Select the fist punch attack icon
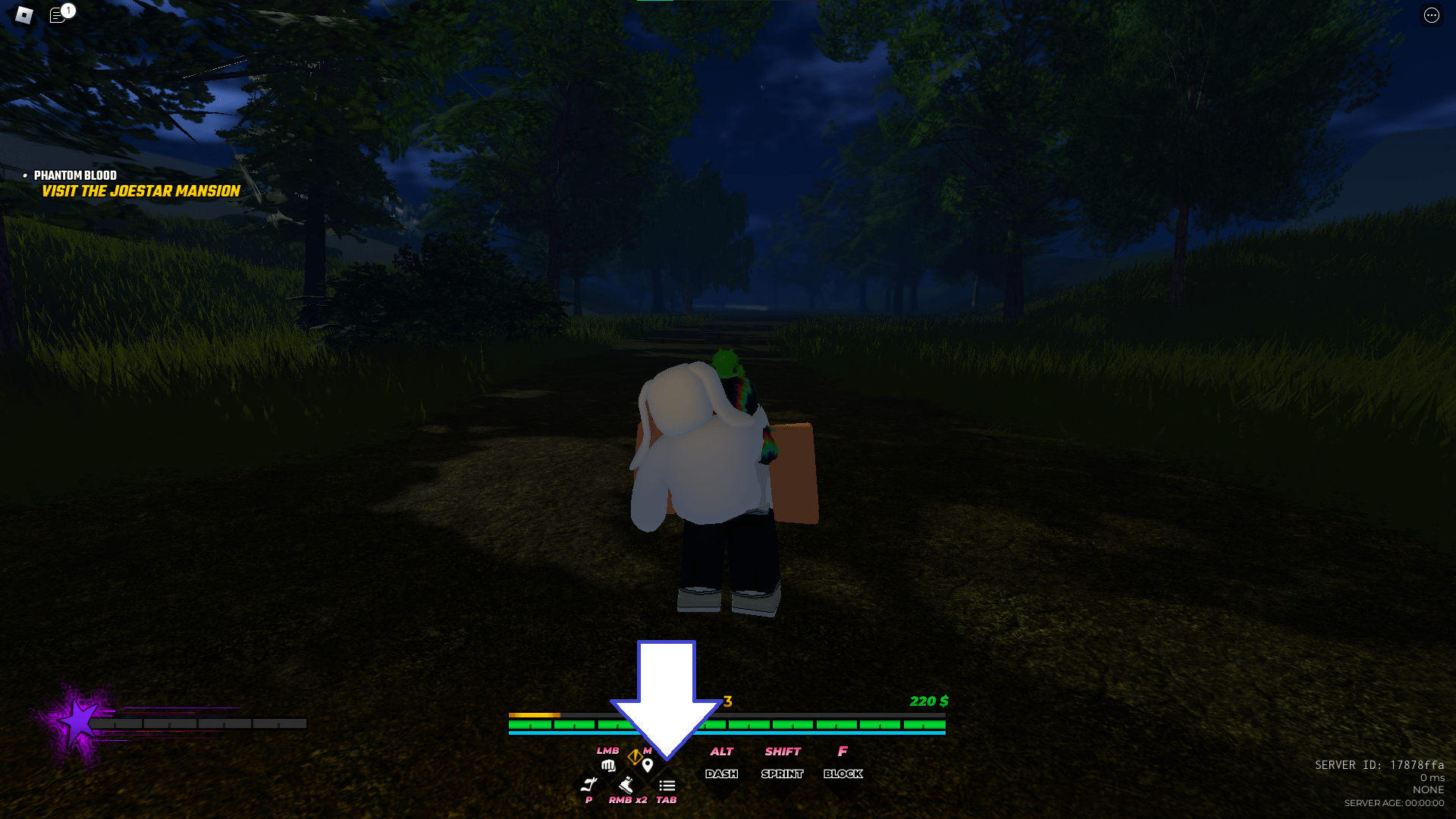Viewport: 1456px width, 819px height. 608,766
